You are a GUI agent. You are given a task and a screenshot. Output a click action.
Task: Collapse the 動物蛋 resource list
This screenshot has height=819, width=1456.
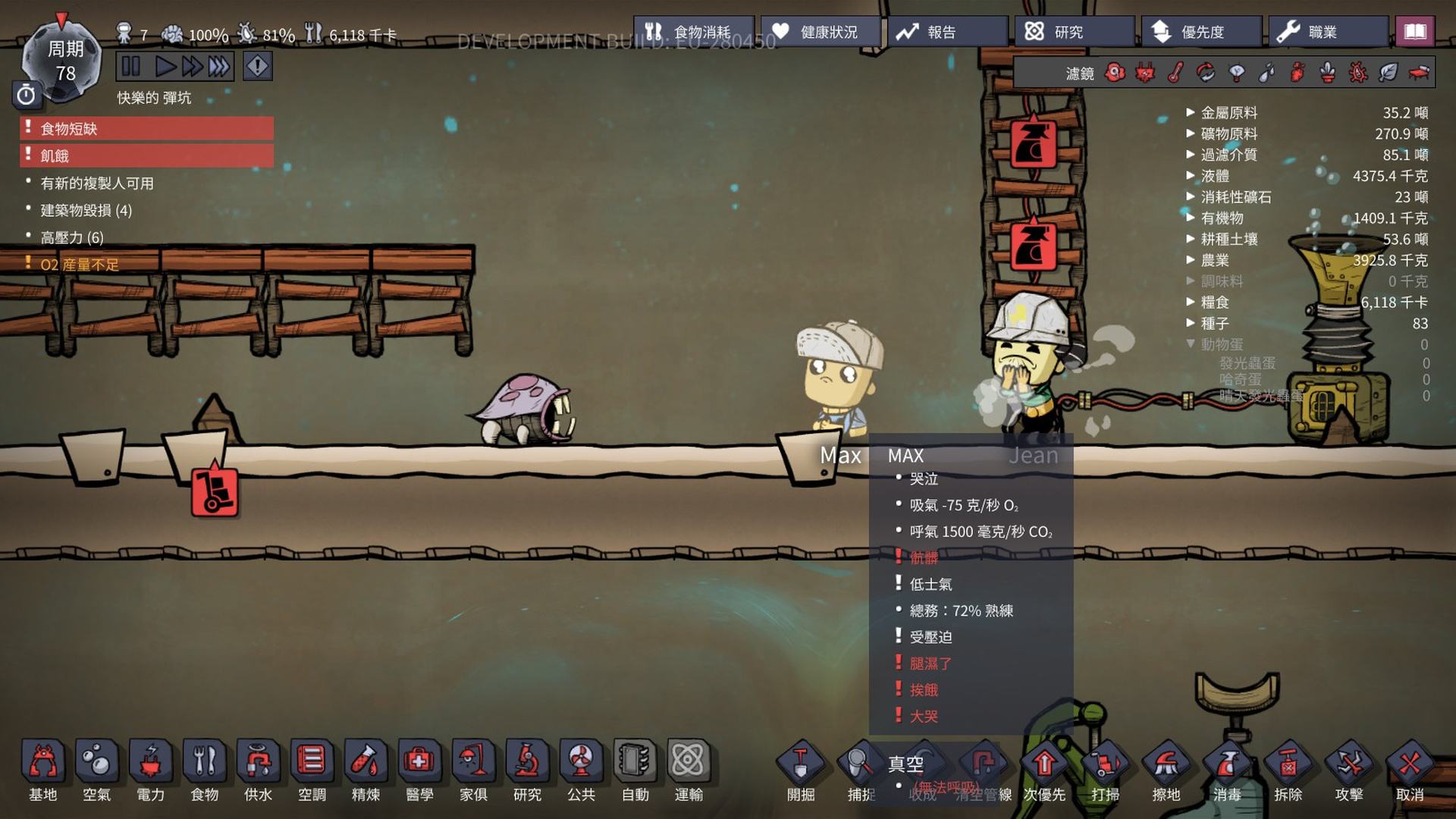[x=1192, y=343]
